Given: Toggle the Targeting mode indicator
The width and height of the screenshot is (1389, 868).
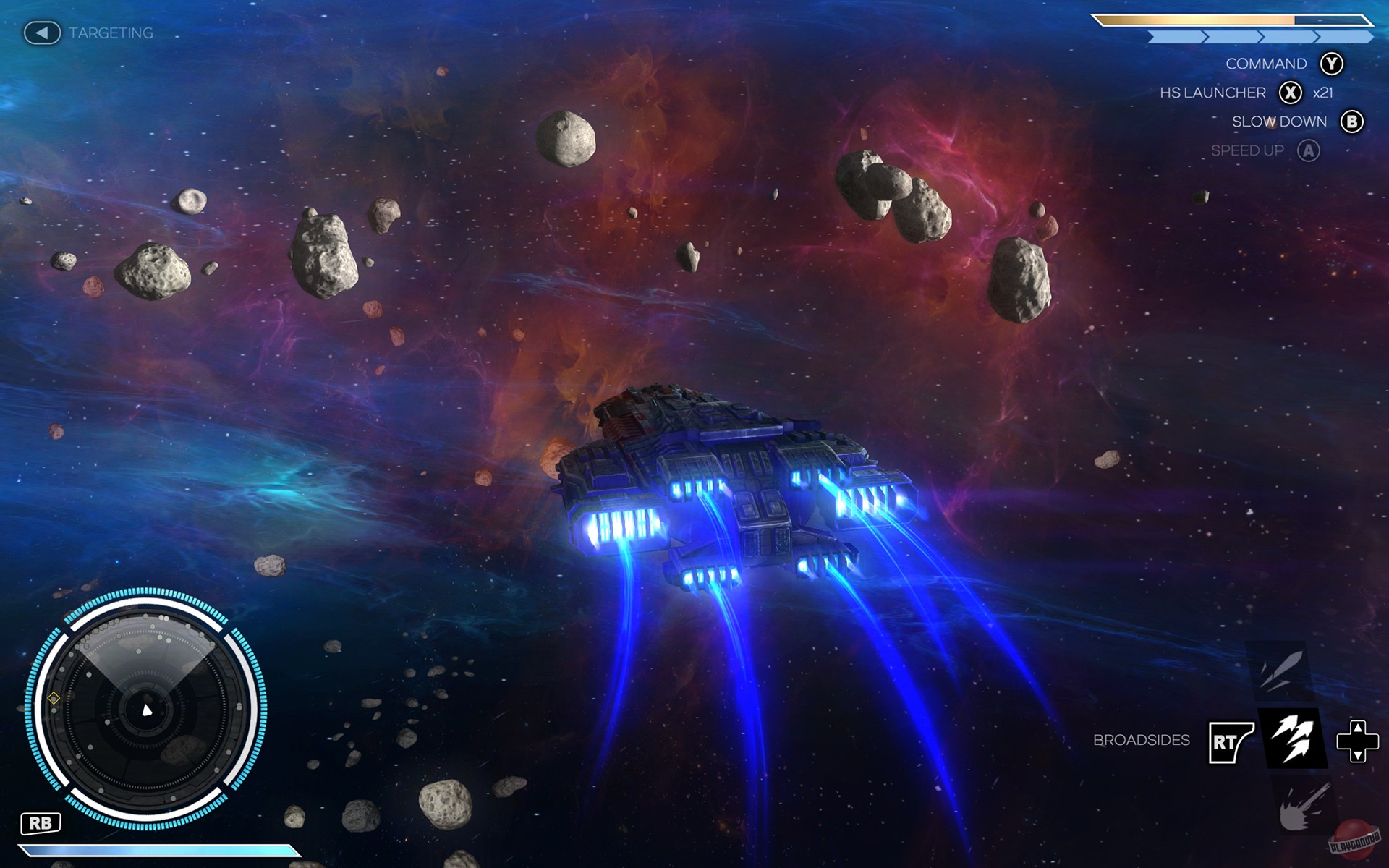Looking at the screenshot, I should (x=110, y=32).
